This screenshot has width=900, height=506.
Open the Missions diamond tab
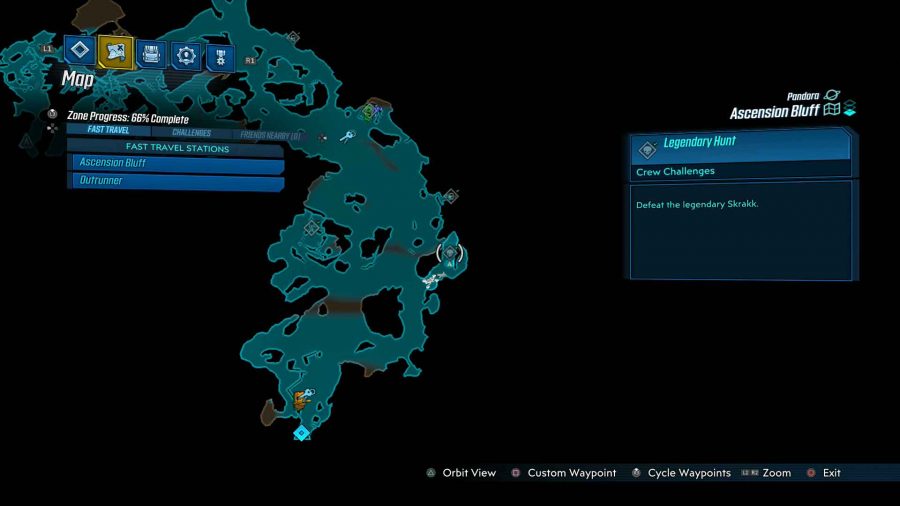click(x=80, y=52)
